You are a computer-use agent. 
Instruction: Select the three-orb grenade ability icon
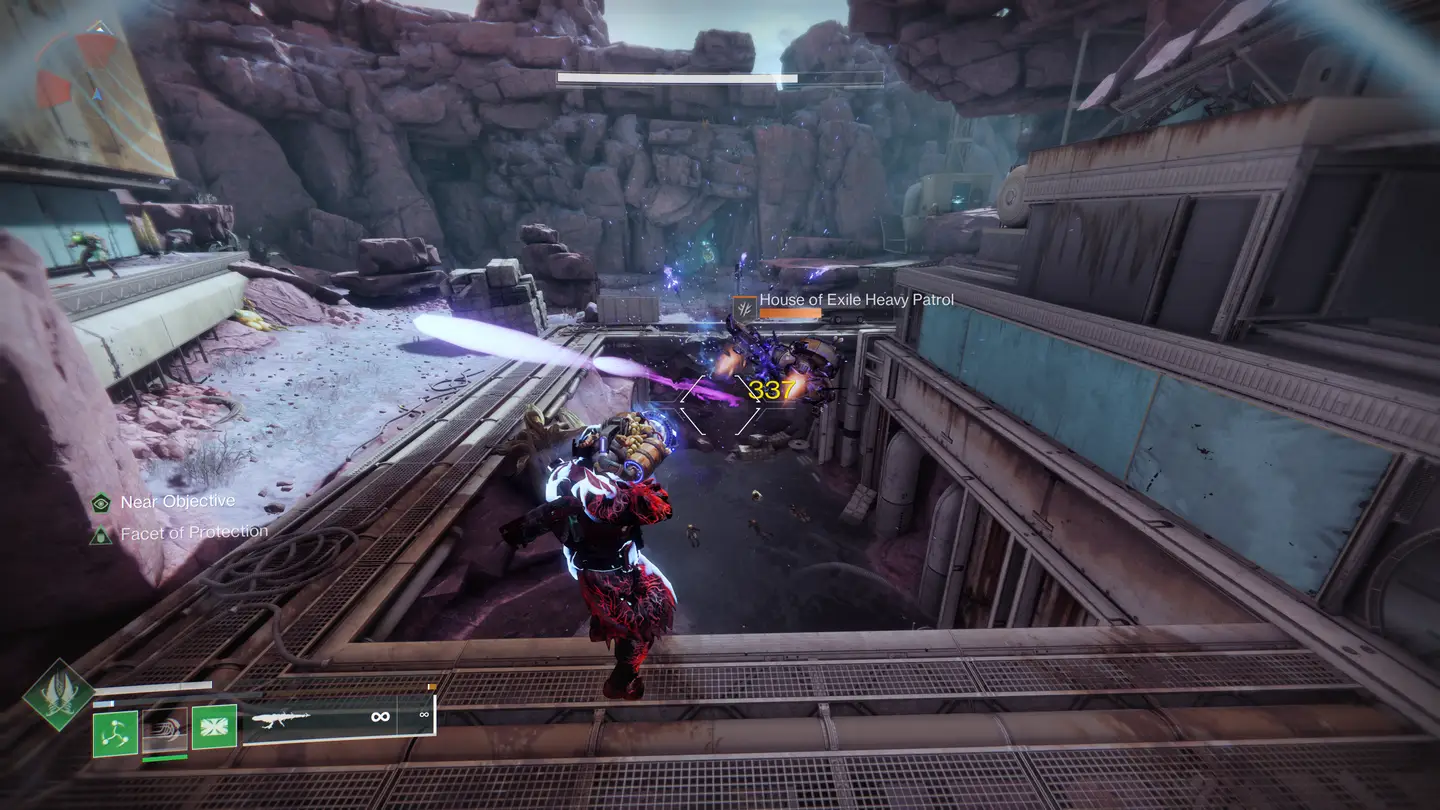point(115,733)
